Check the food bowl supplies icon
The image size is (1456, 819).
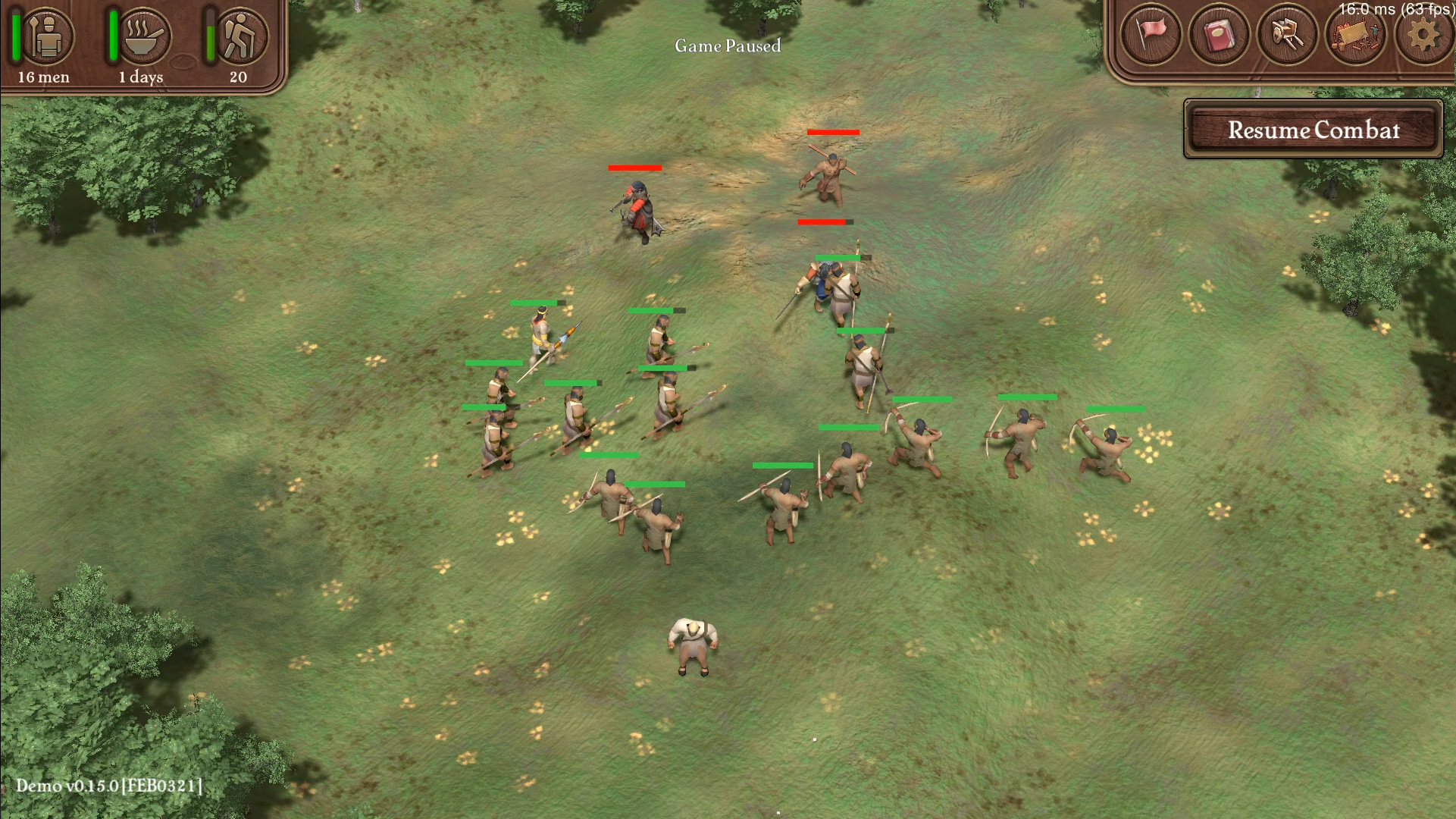pos(144,36)
